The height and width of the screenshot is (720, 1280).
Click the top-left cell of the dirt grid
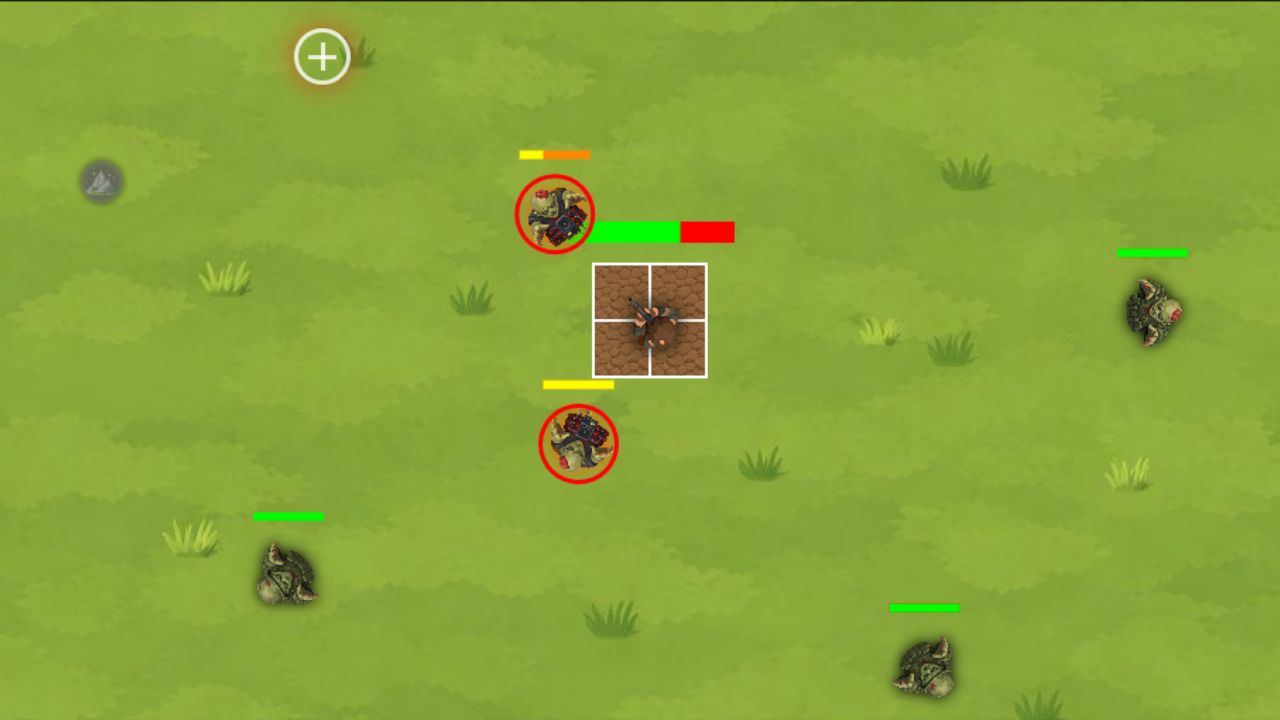622,292
